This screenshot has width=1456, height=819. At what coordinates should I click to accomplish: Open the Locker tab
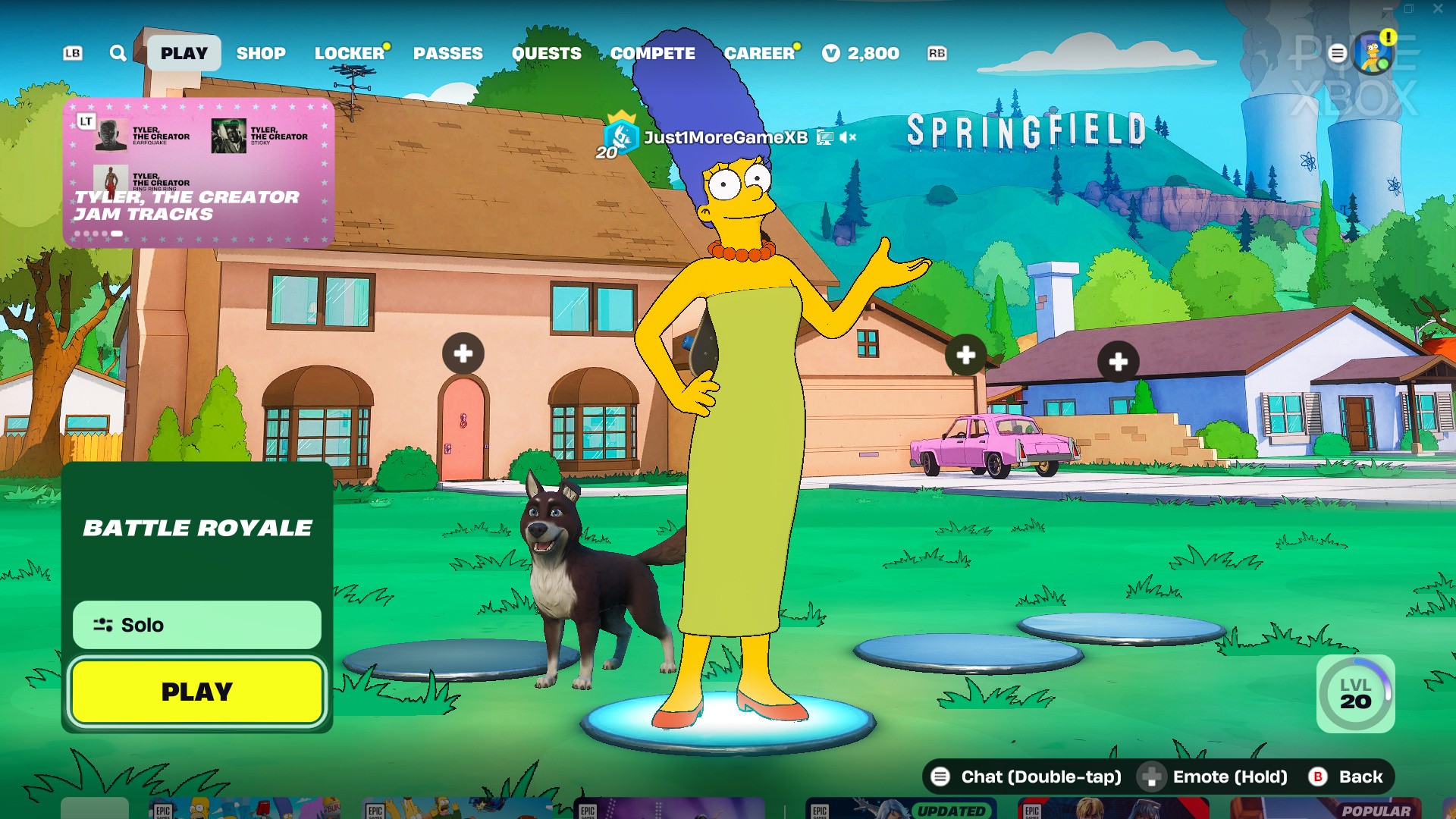pos(350,53)
